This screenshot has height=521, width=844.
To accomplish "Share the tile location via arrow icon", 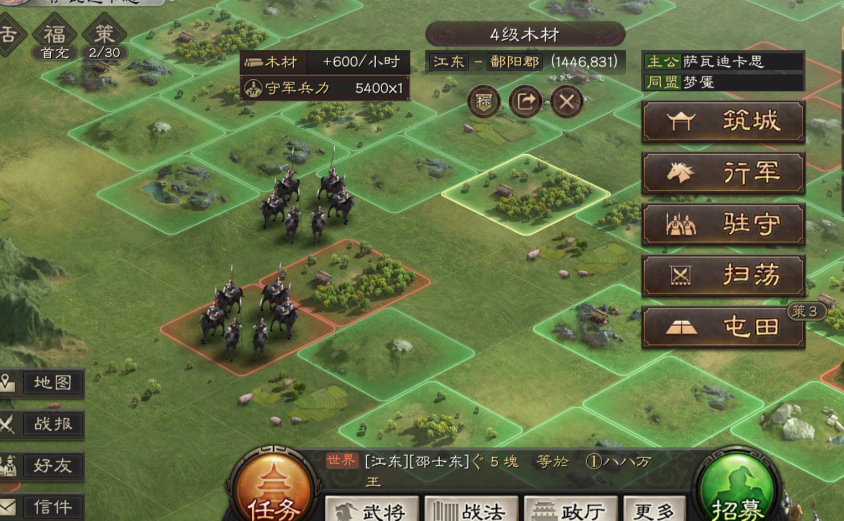I will [x=525, y=100].
